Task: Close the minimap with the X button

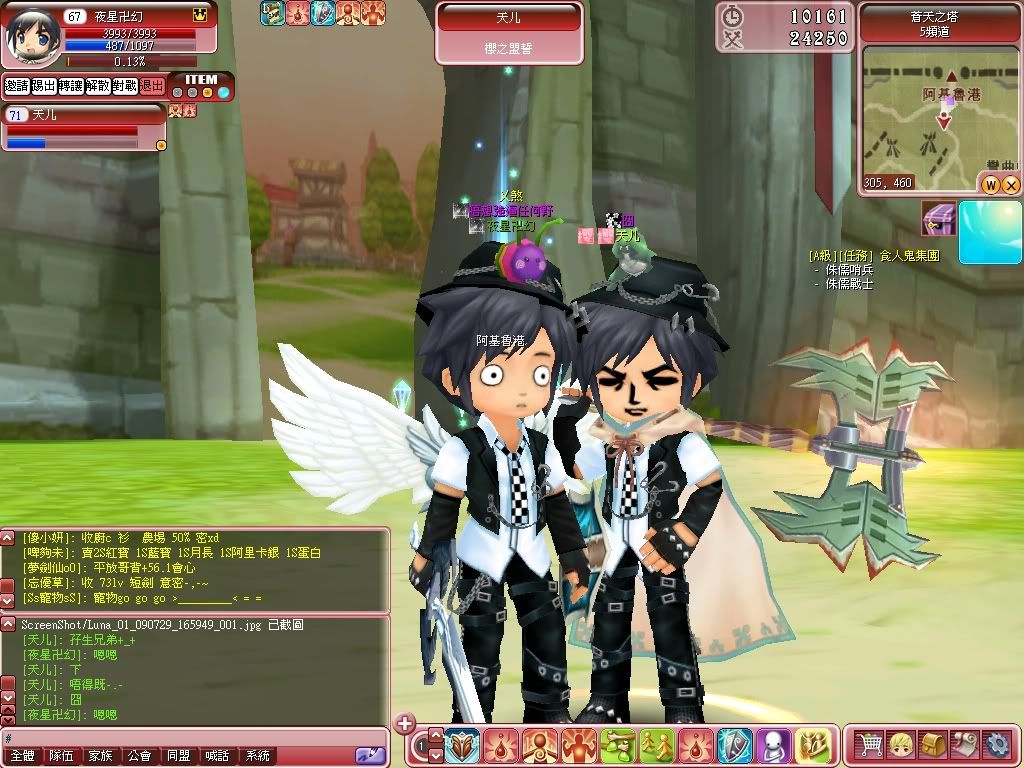Action: [x=1011, y=184]
